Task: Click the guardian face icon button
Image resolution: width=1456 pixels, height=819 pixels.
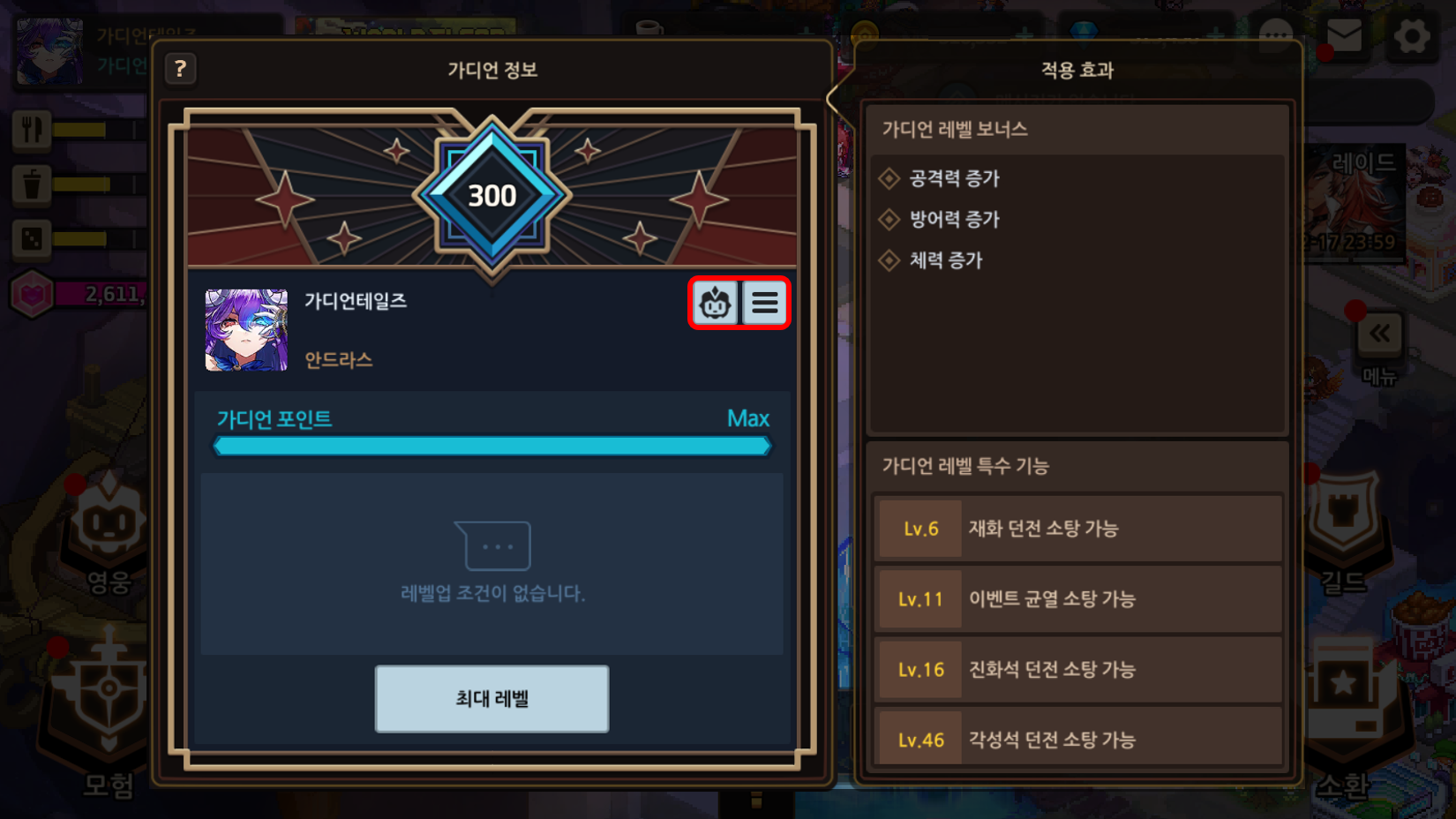Action: (x=715, y=304)
